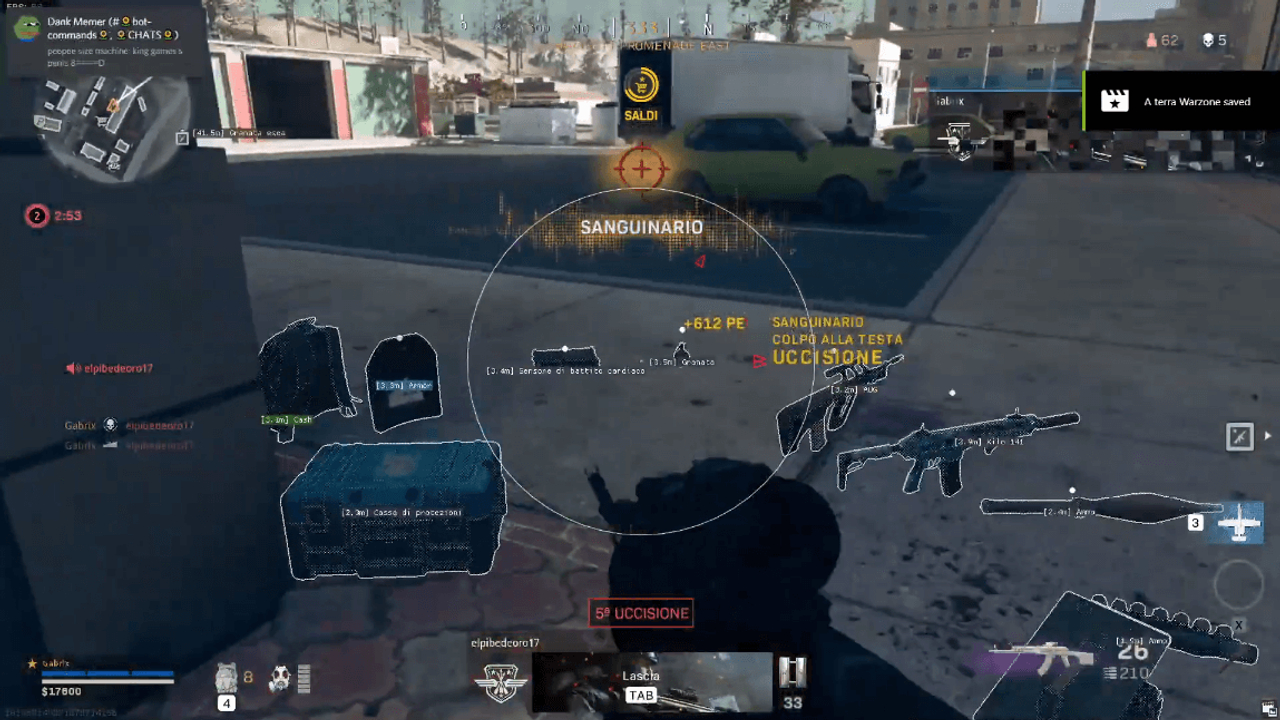Select the gas mask icon

click(279, 678)
